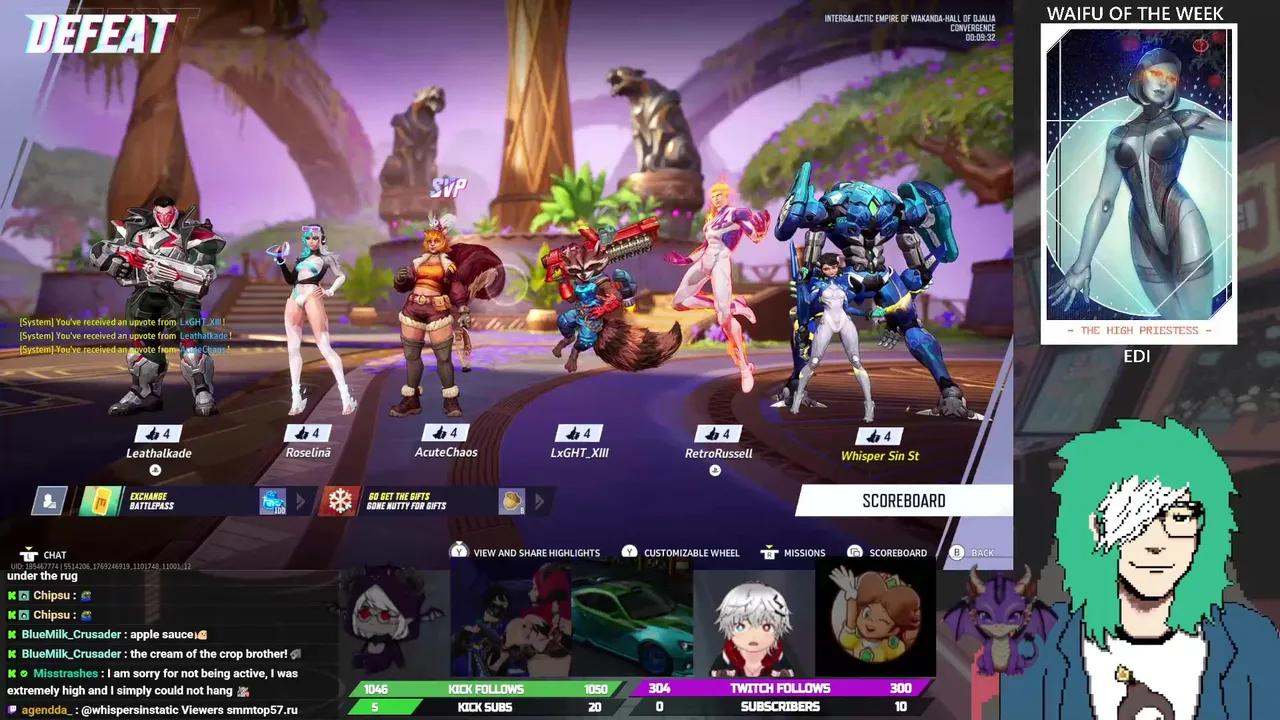Viewport: 1280px width, 720px height.
Task: Click the acorn currency icon near the gifts banner
Action: 509,503
